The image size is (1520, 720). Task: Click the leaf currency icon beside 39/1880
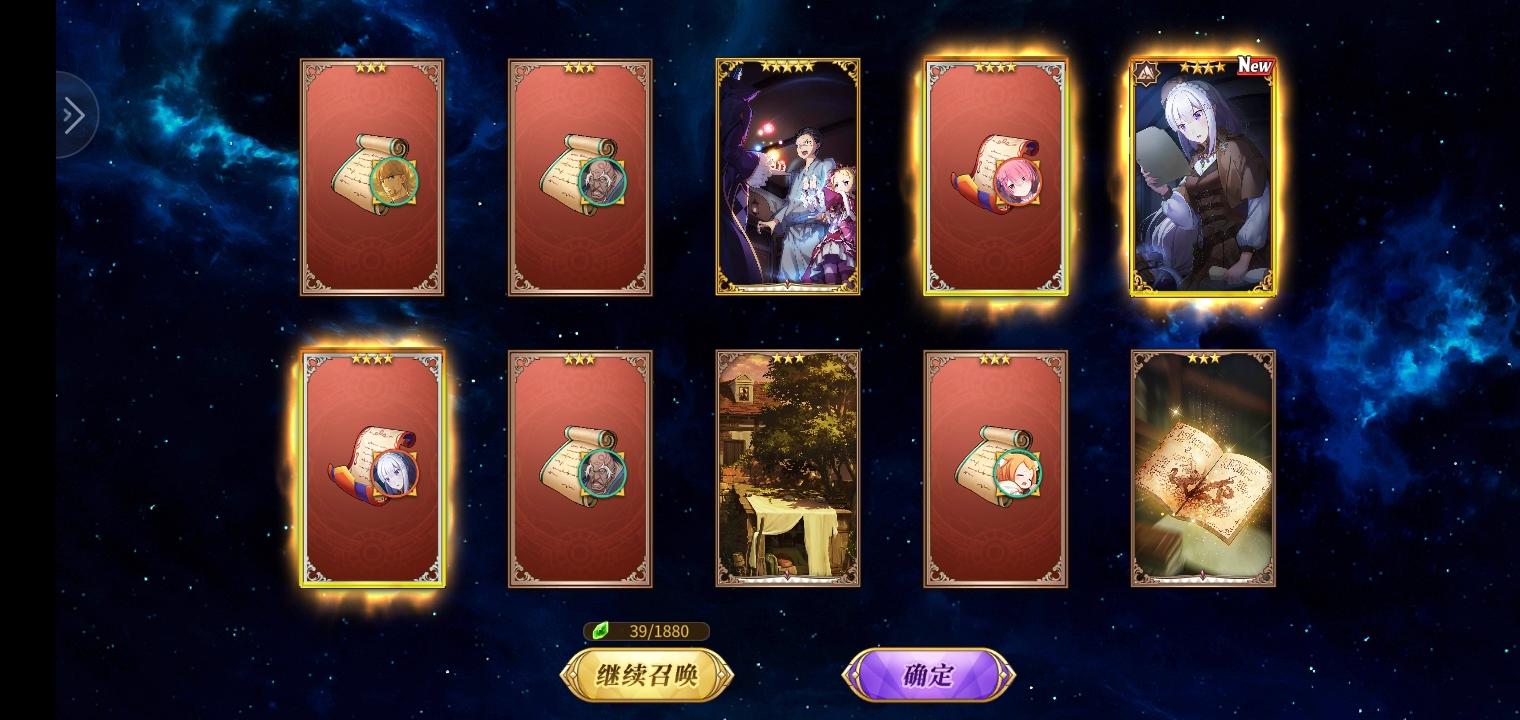click(x=598, y=631)
